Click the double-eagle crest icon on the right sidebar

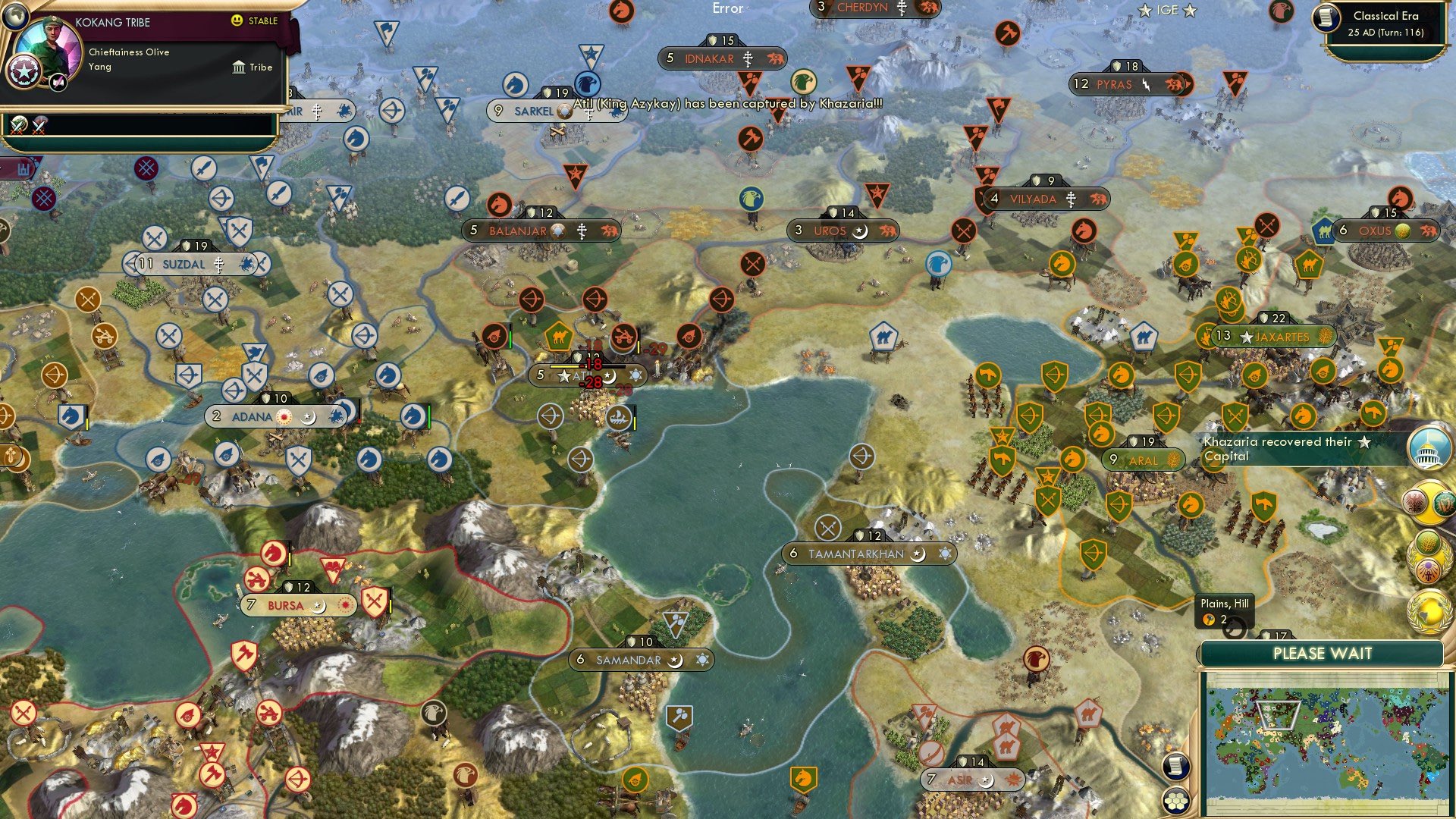(x=1416, y=501)
